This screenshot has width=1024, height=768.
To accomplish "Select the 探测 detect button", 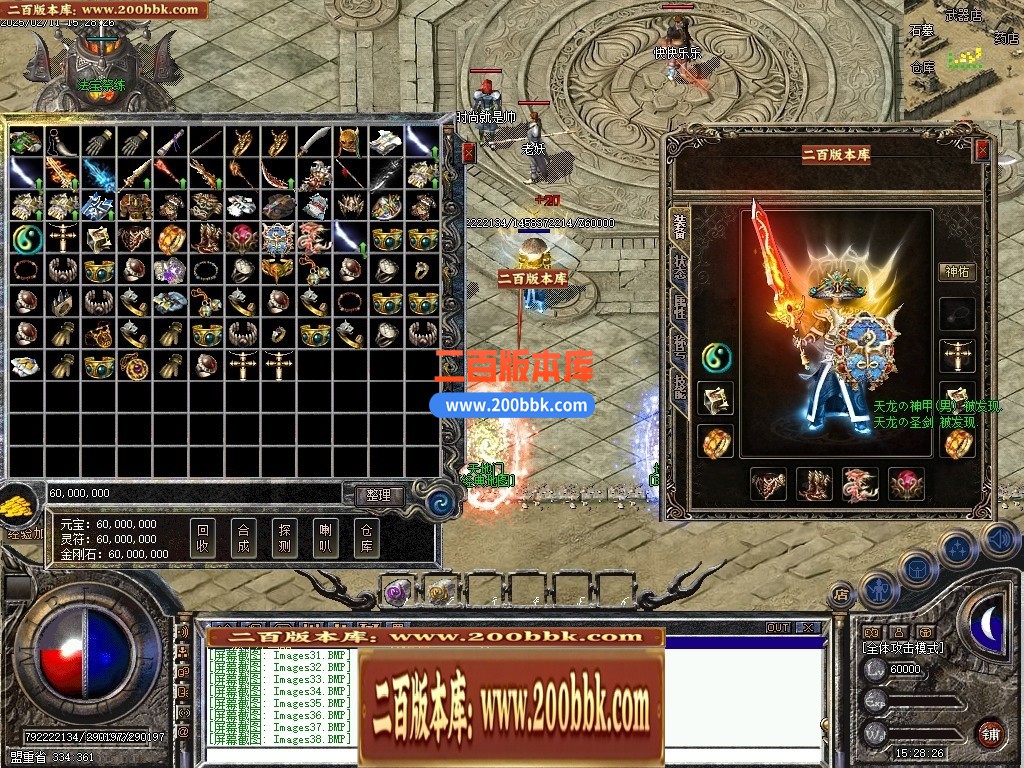I will tap(284, 539).
